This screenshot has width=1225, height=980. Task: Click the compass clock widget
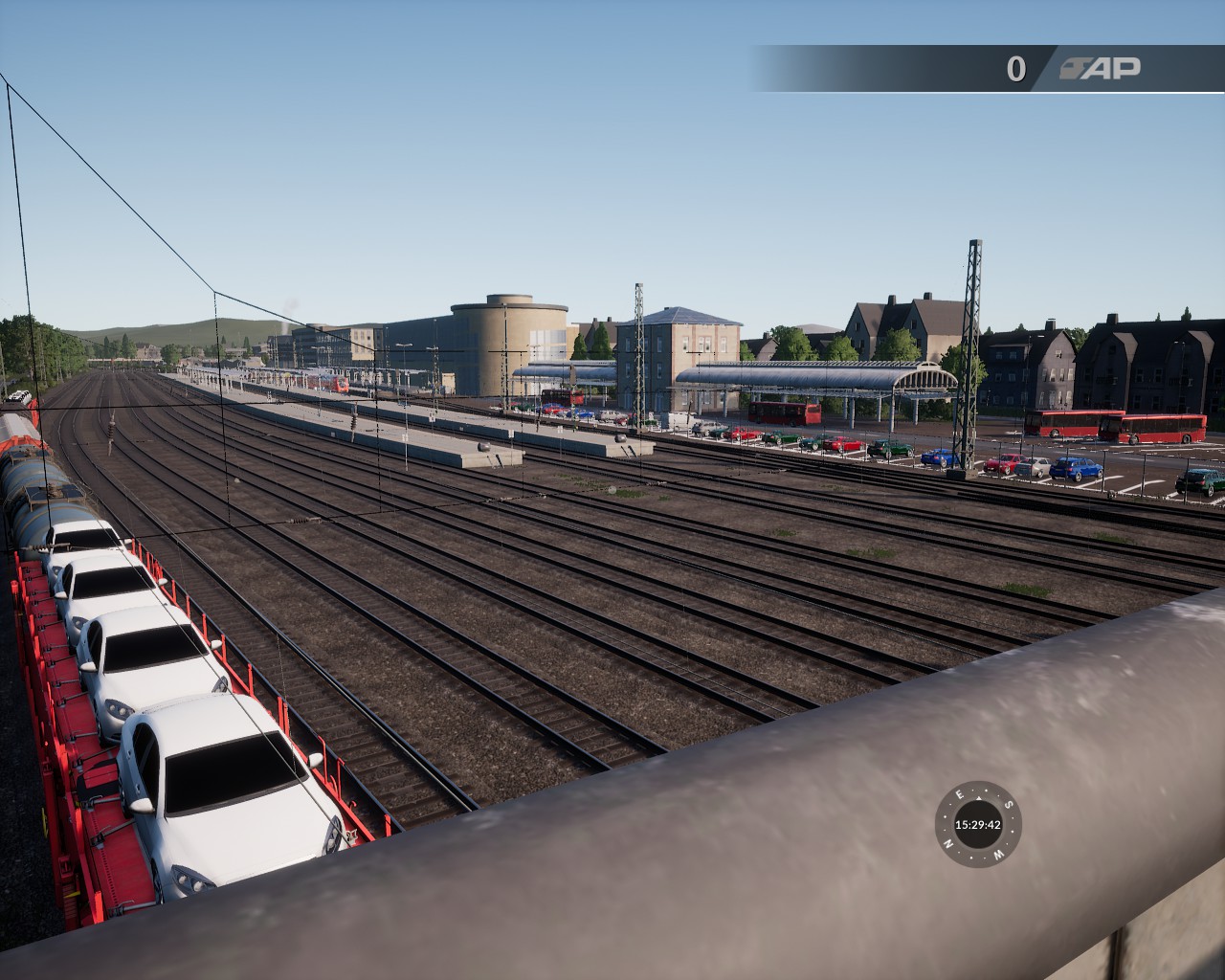(977, 824)
